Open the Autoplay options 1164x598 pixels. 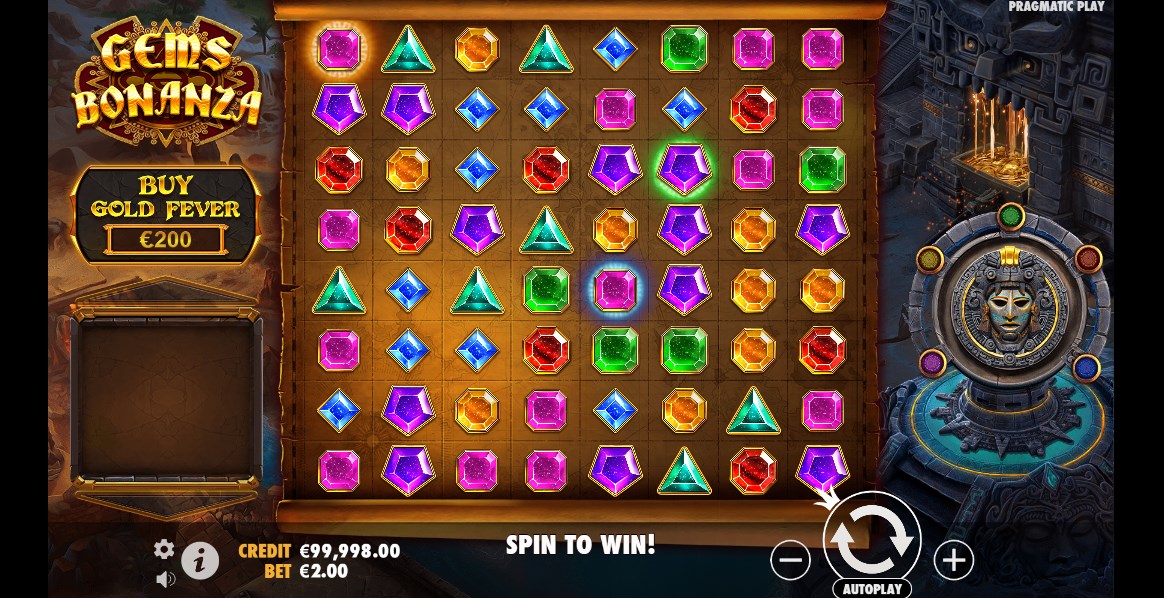(x=872, y=589)
